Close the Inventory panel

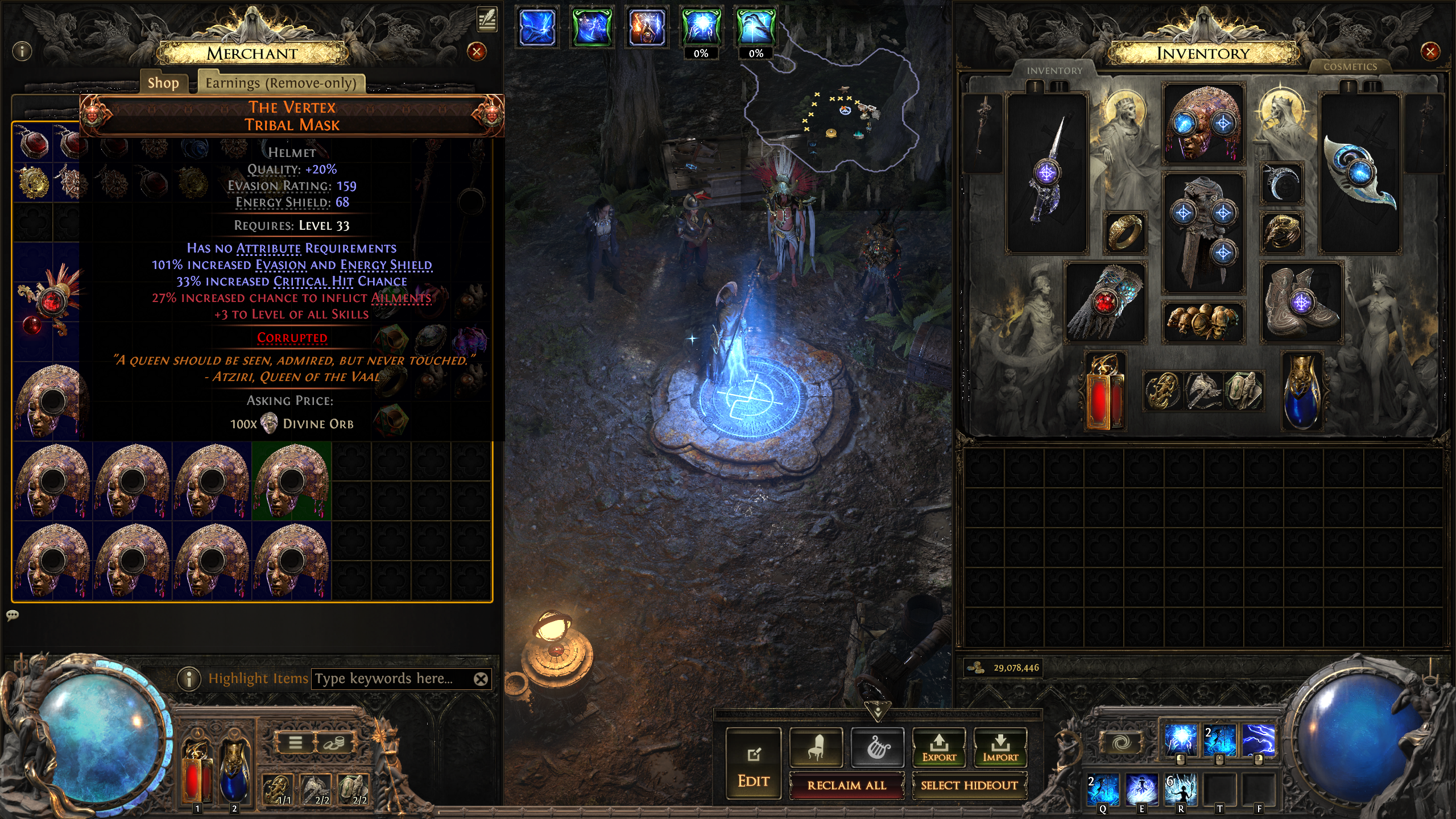1429,52
